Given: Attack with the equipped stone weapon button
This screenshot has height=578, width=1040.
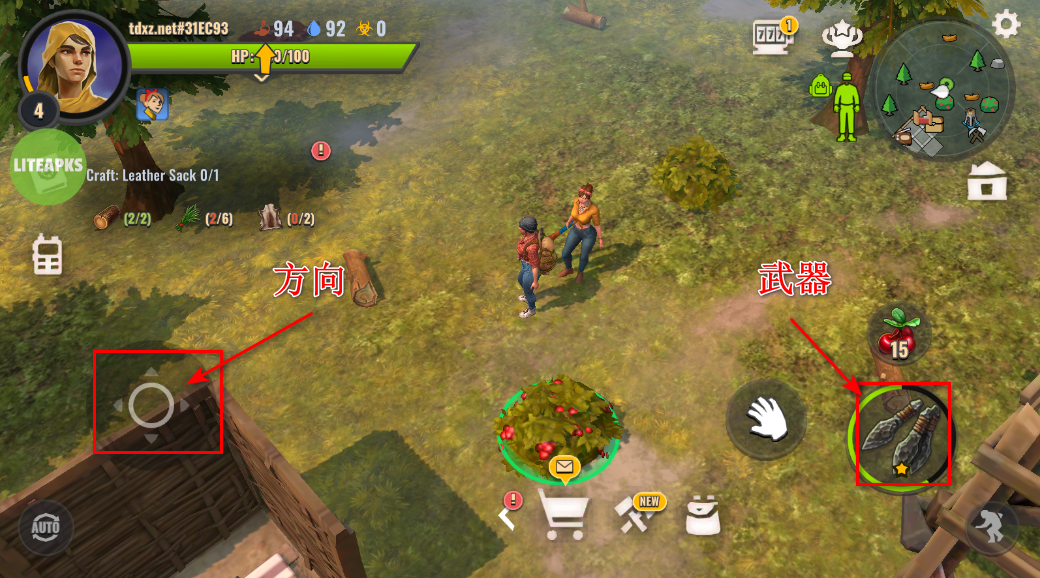Looking at the screenshot, I should tap(901, 435).
